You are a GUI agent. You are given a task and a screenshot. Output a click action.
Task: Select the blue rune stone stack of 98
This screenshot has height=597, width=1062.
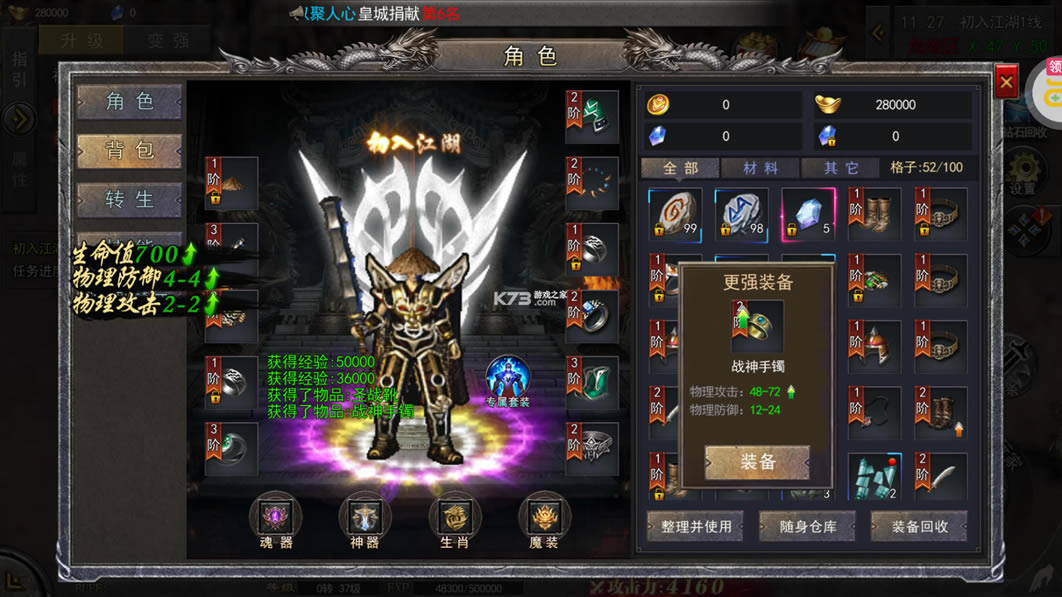[x=741, y=214]
